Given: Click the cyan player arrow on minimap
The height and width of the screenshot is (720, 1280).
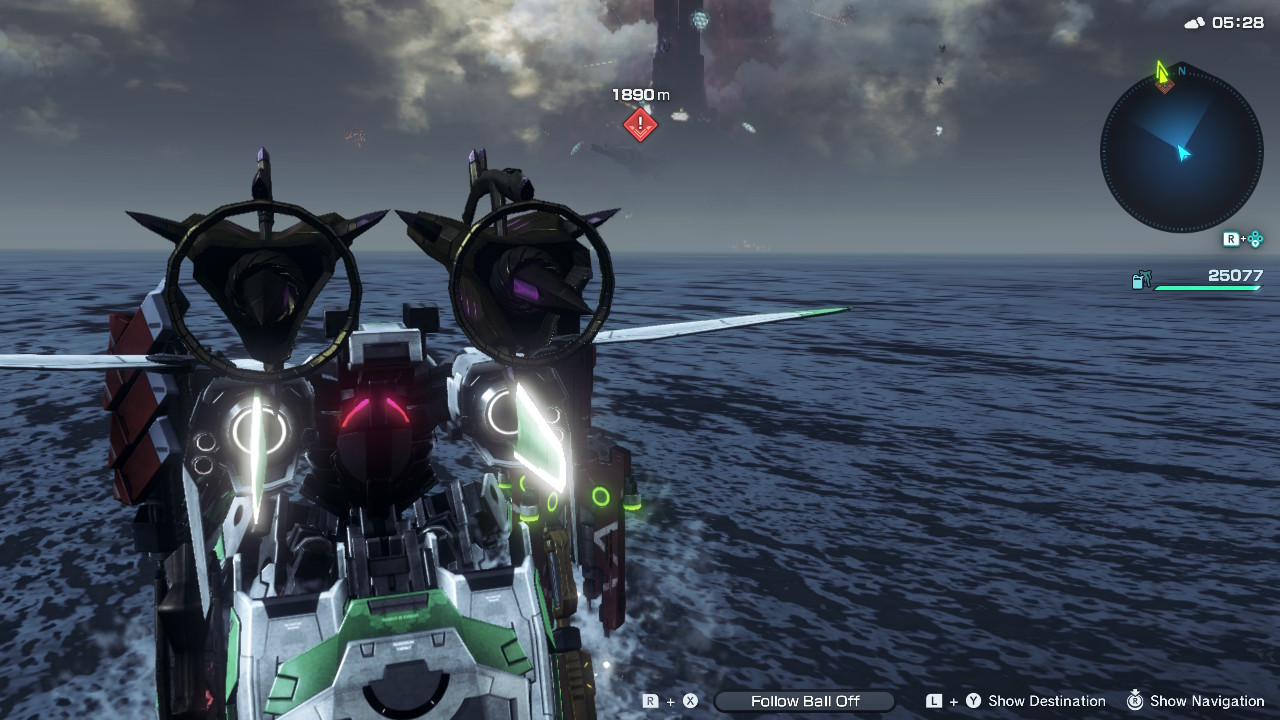Looking at the screenshot, I should (1184, 153).
